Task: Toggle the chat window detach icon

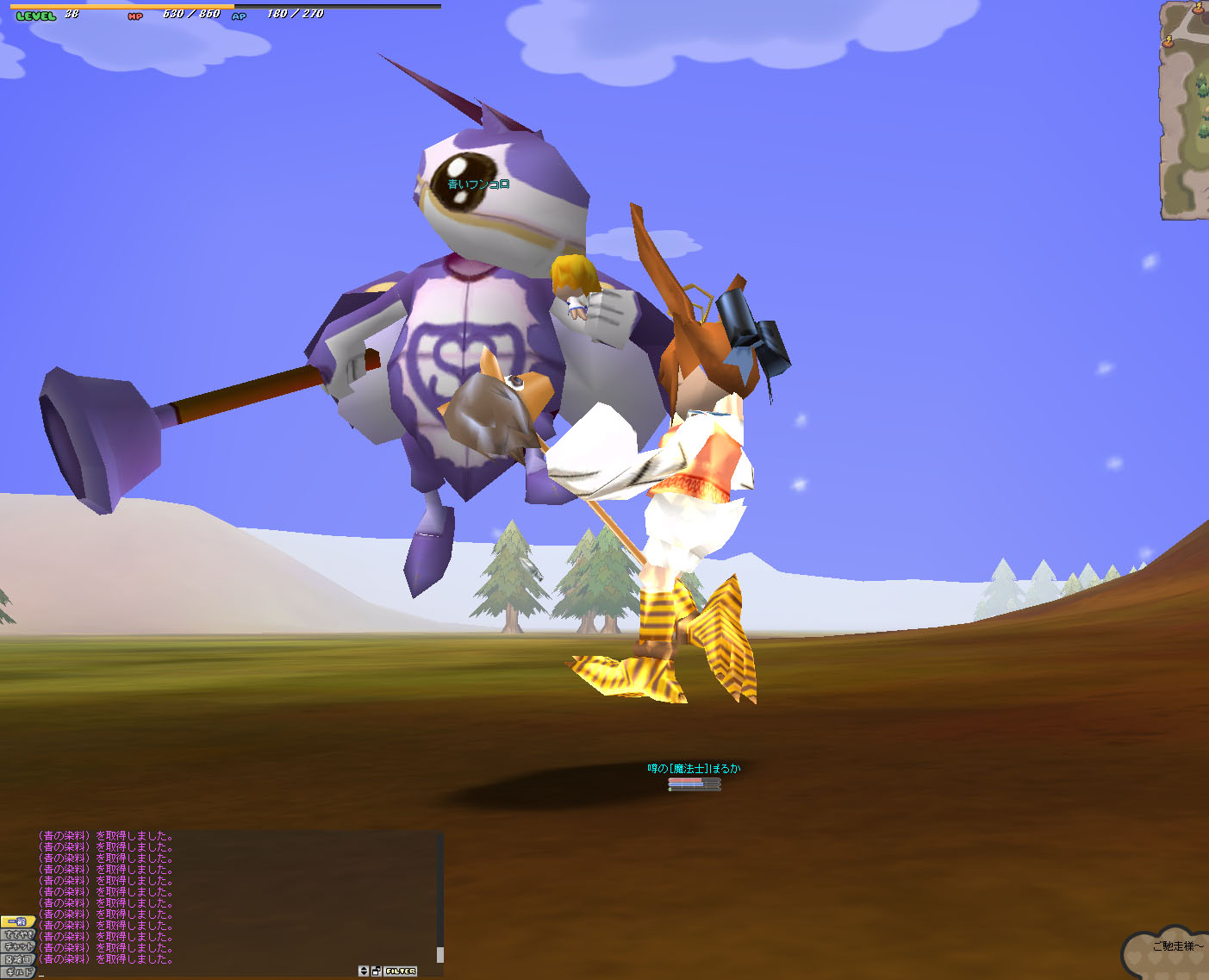Action: click(377, 971)
